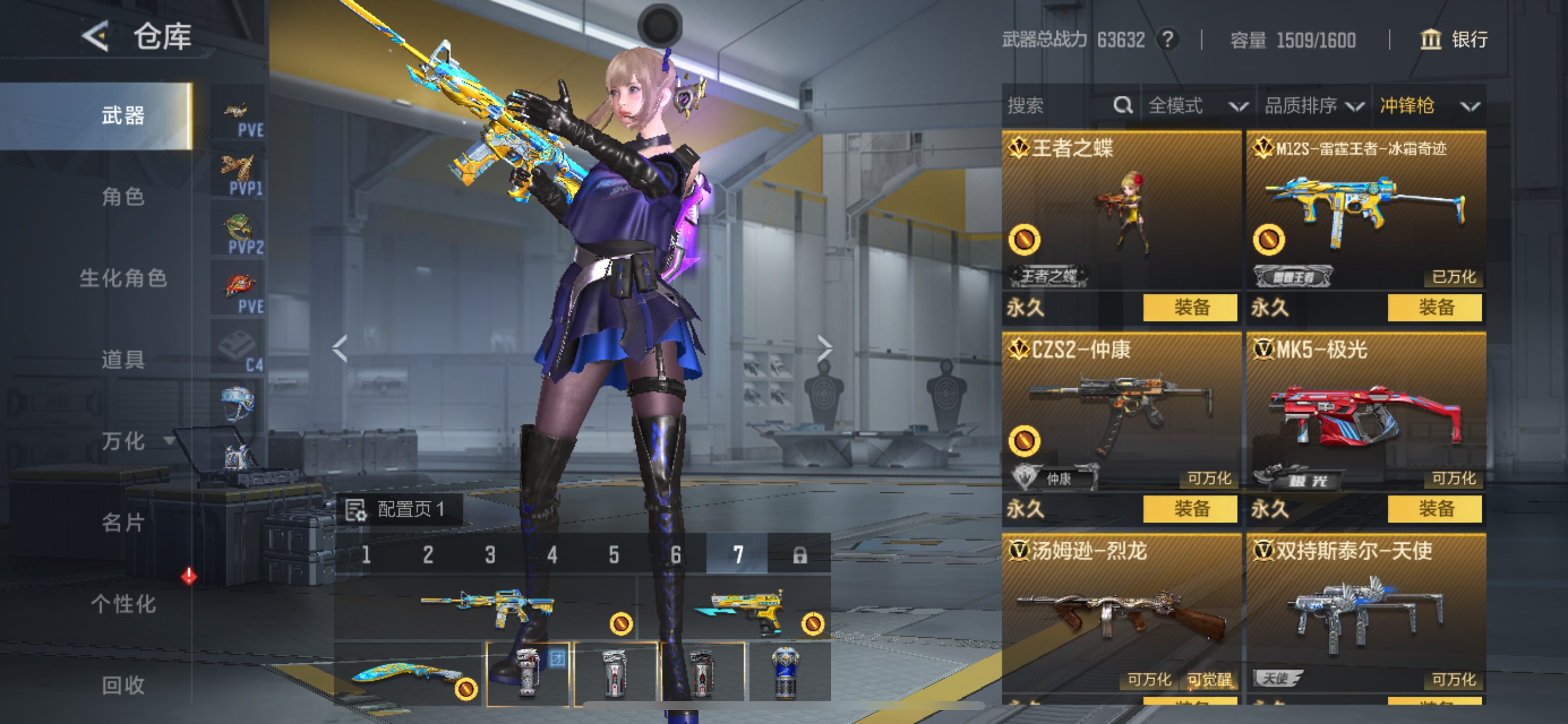This screenshot has width=1568, height=724.
Task: Click the 搜索 search field
Action: pos(1059,106)
